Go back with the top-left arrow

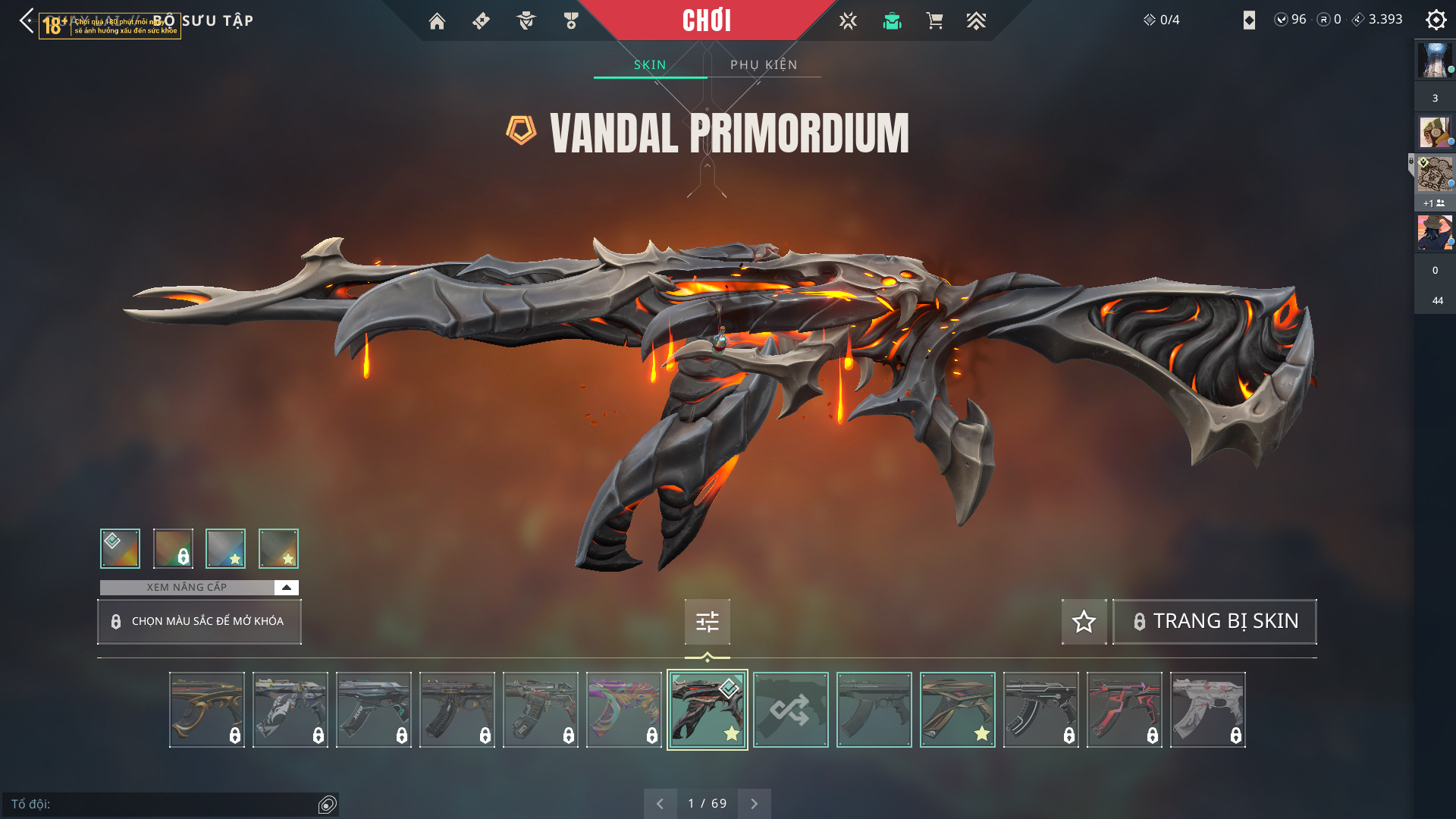coord(27,20)
